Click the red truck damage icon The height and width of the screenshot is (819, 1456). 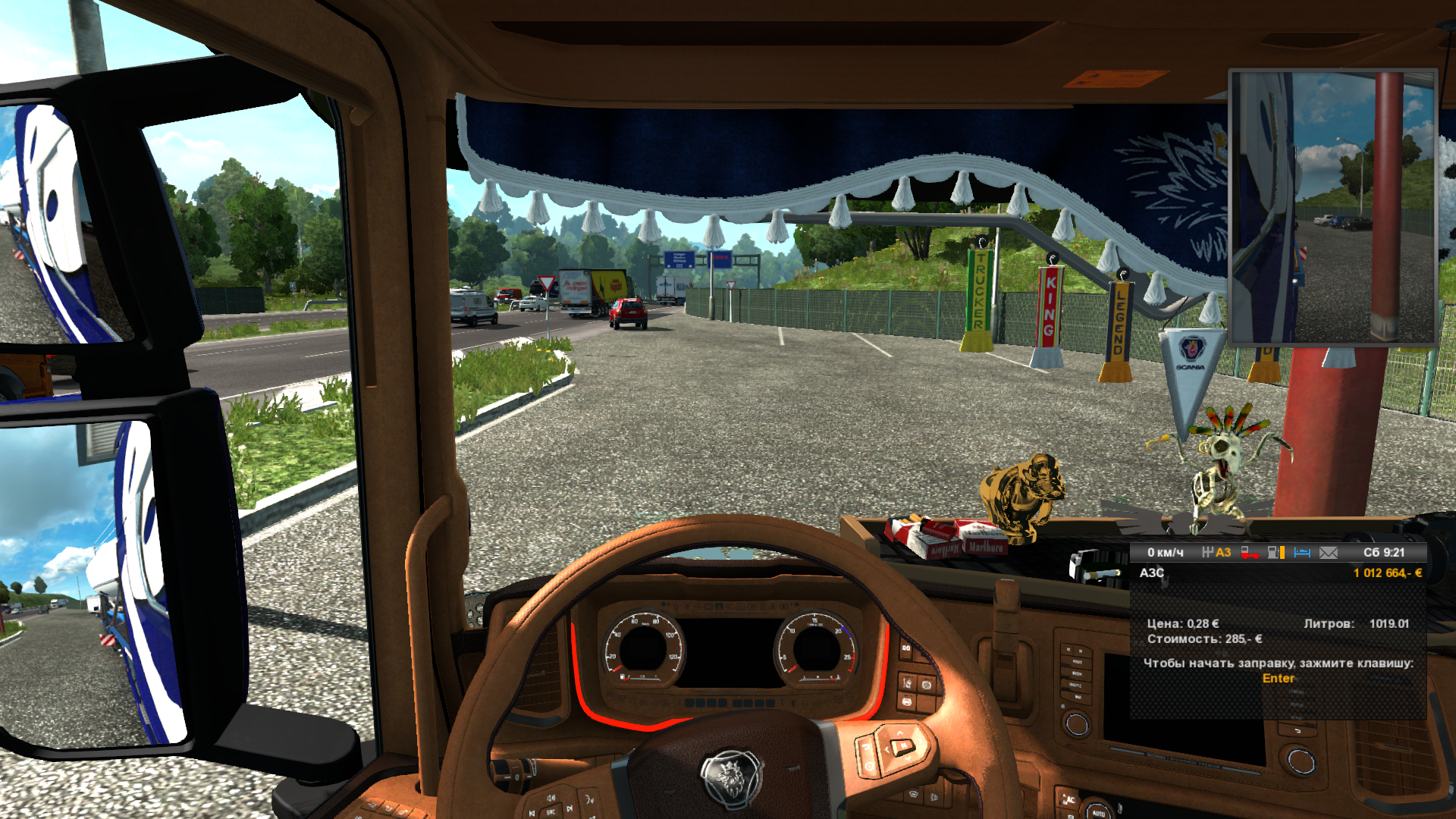click(1249, 553)
